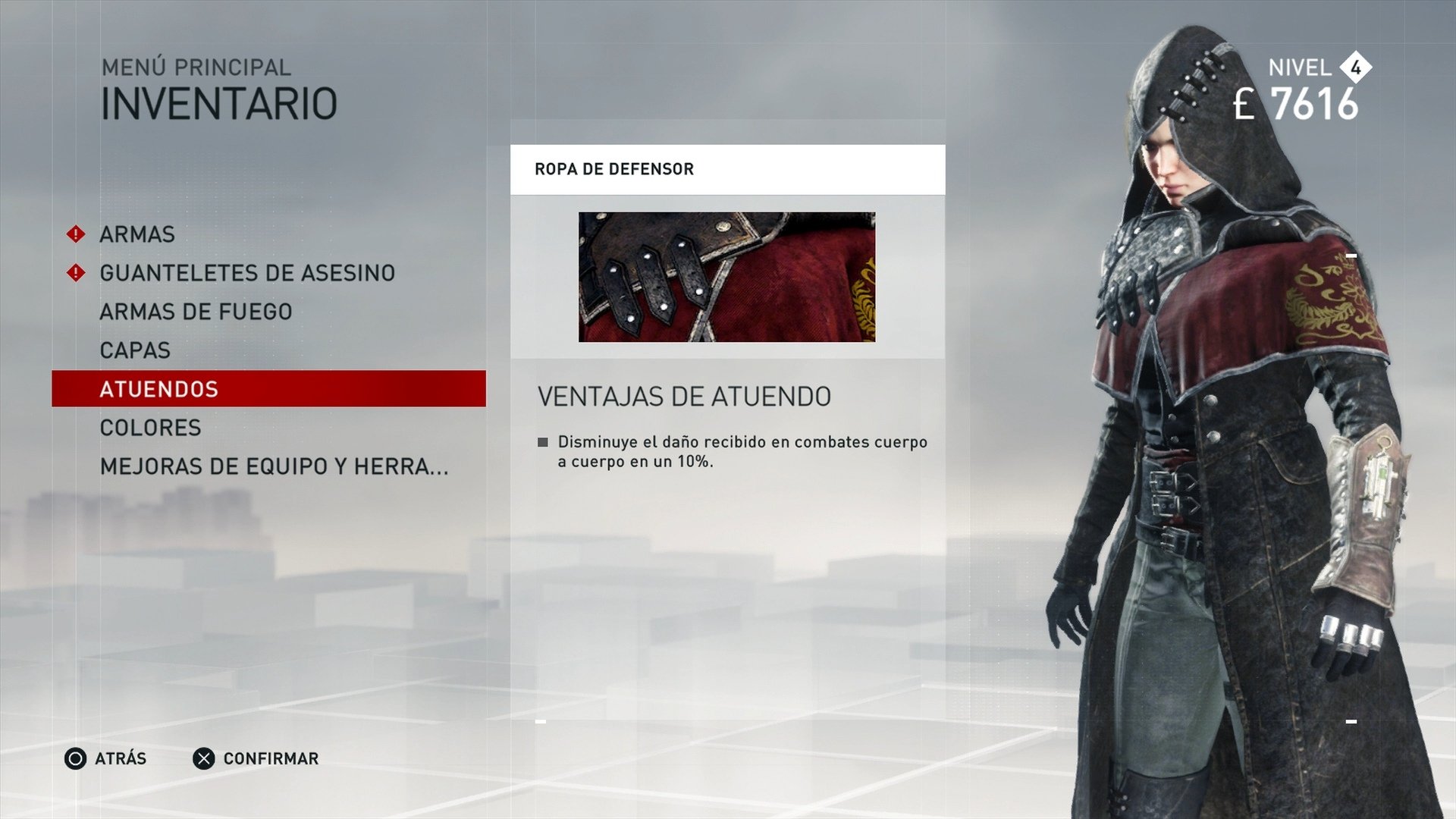Select GUANTELETES DE ASESINO option
The width and height of the screenshot is (1456, 819).
pyautogui.click(x=246, y=271)
